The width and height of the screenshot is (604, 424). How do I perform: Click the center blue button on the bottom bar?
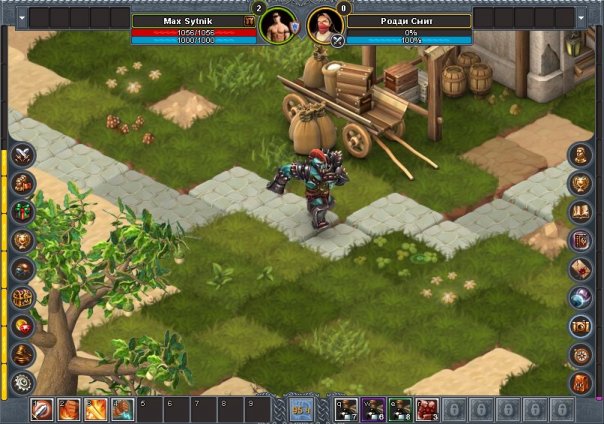click(301, 408)
